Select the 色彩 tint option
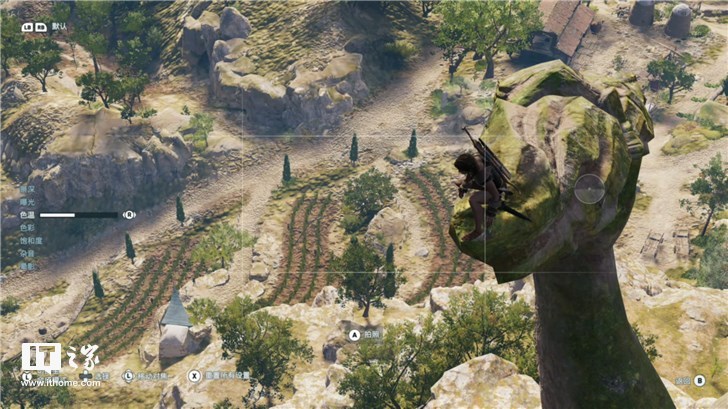The image size is (728, 409). [27, 227]
